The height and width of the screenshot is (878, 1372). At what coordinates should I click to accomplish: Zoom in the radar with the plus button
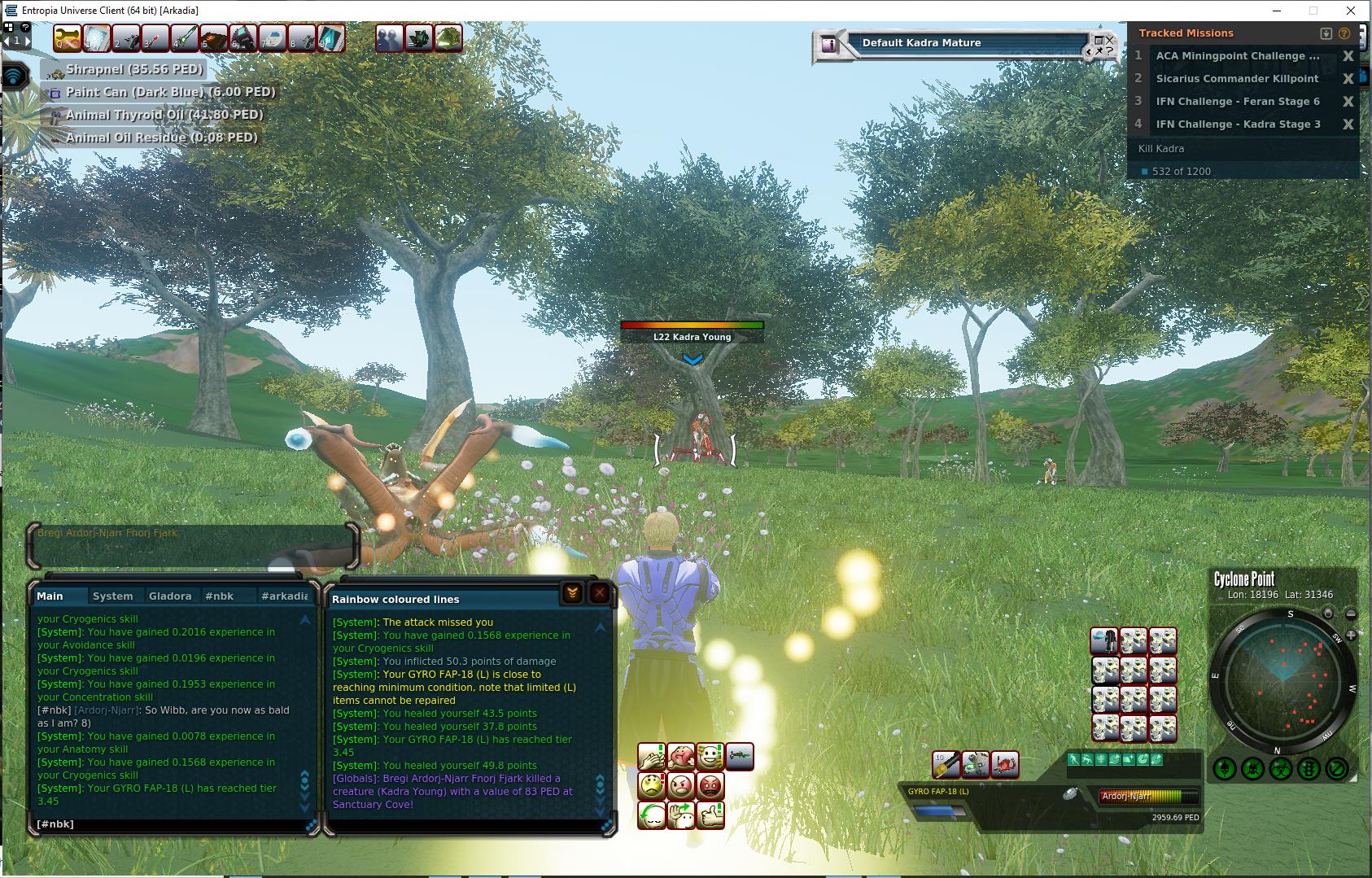[x=1351, y=635]
